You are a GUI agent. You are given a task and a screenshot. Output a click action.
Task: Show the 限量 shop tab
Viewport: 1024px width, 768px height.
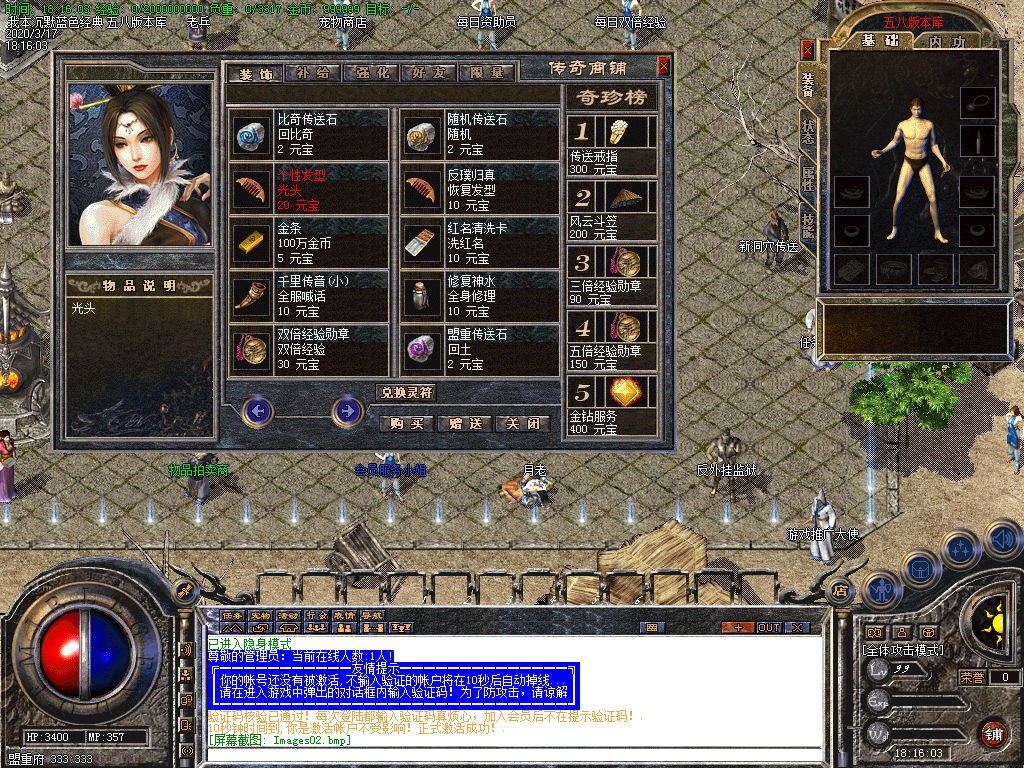(x=487, y=73)
